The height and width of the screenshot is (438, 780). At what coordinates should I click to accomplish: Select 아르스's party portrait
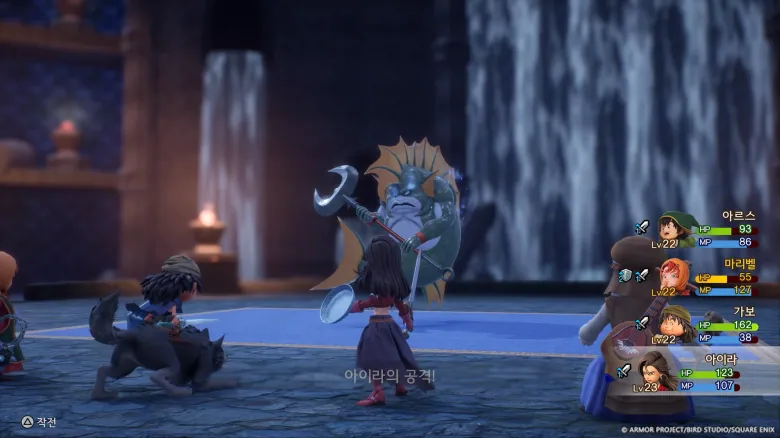click(677, 229)
